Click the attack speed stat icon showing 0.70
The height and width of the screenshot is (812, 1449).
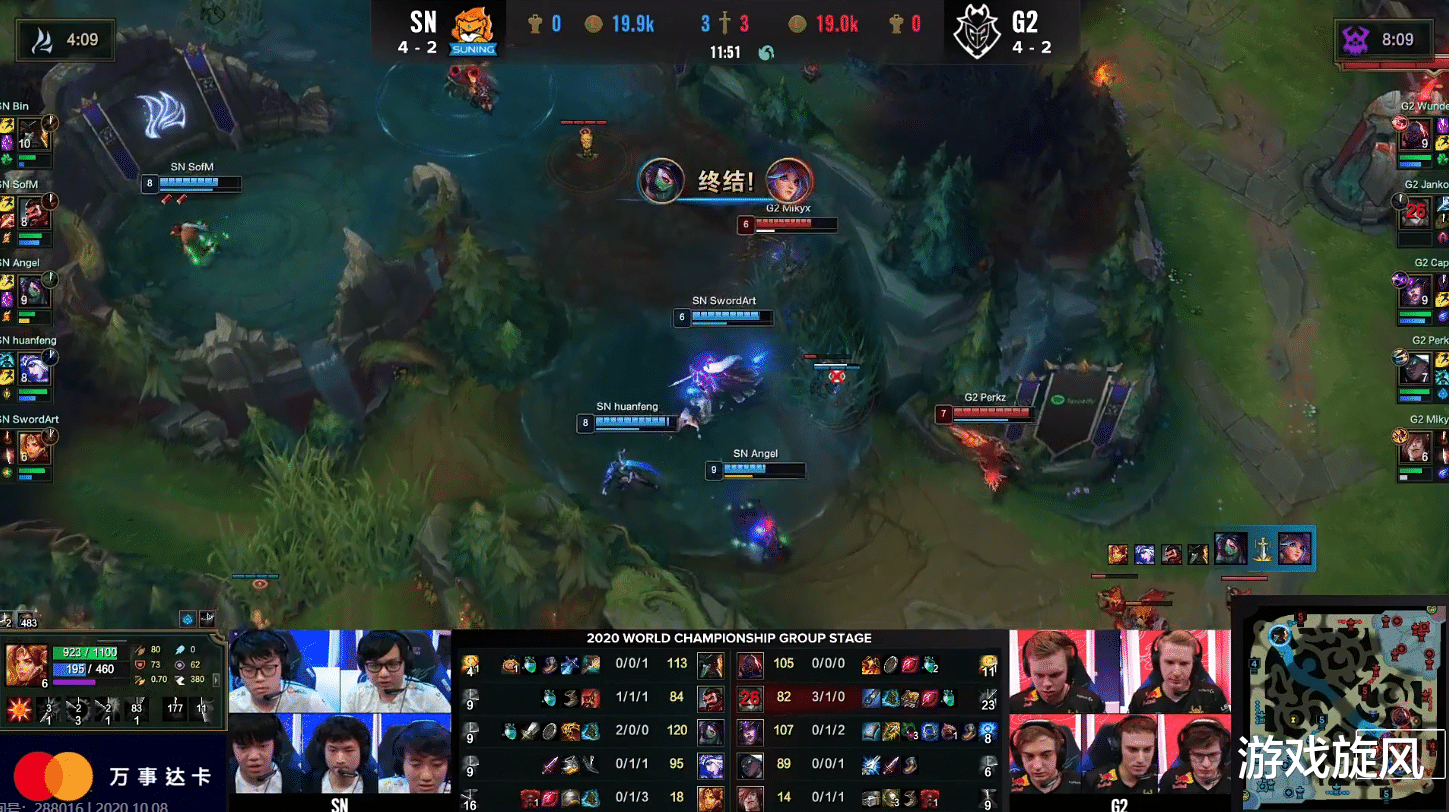[137, 678]
